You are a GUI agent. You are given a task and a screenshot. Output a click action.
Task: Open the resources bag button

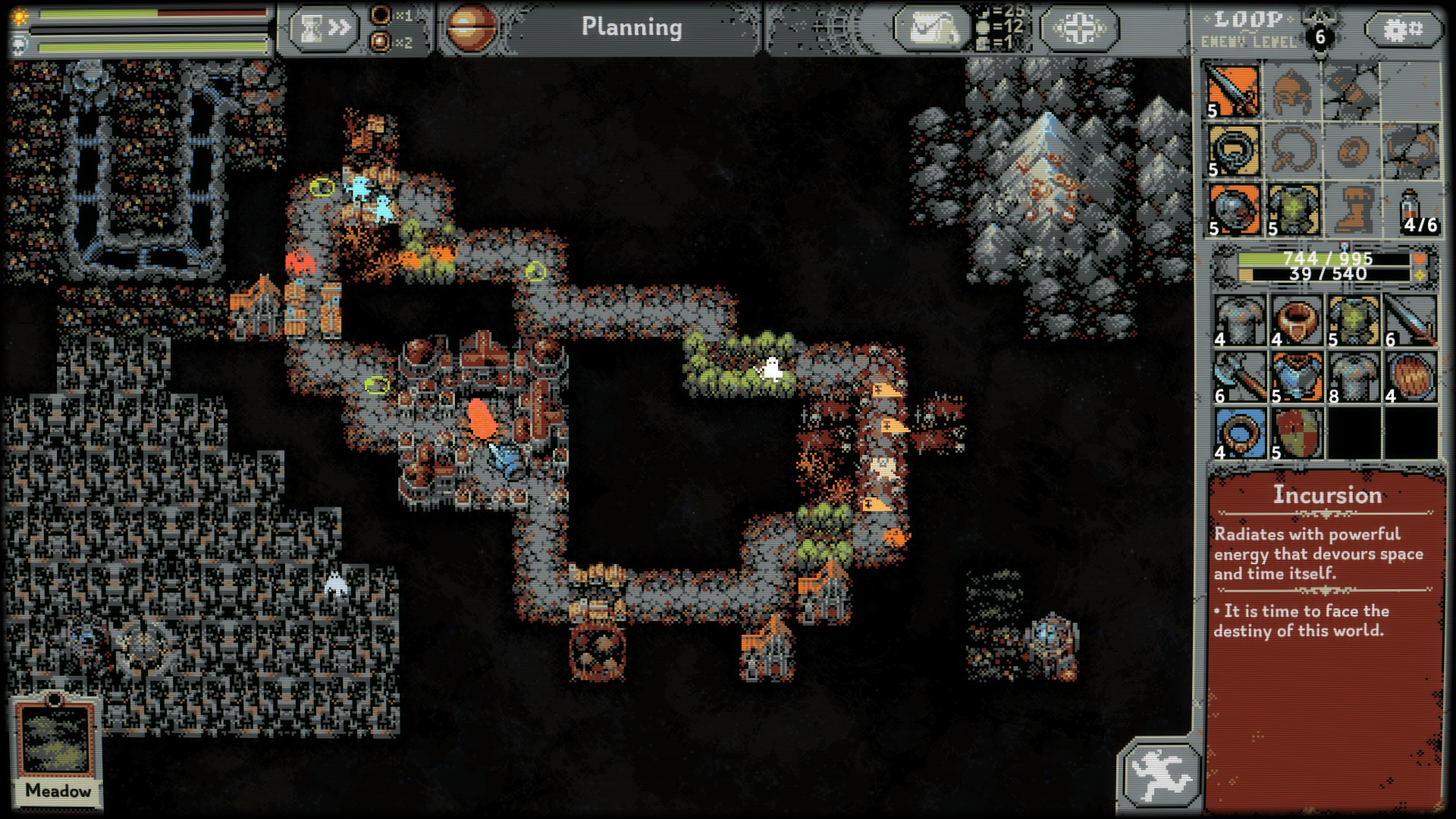(932, 29)
